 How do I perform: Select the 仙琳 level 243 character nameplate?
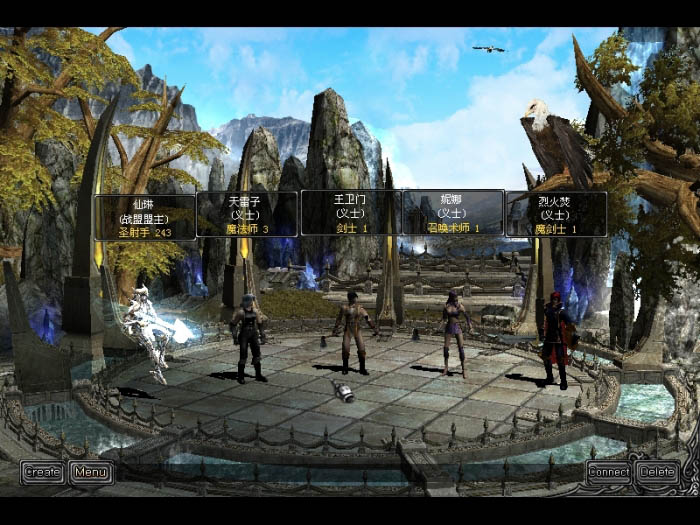(145, 217)
